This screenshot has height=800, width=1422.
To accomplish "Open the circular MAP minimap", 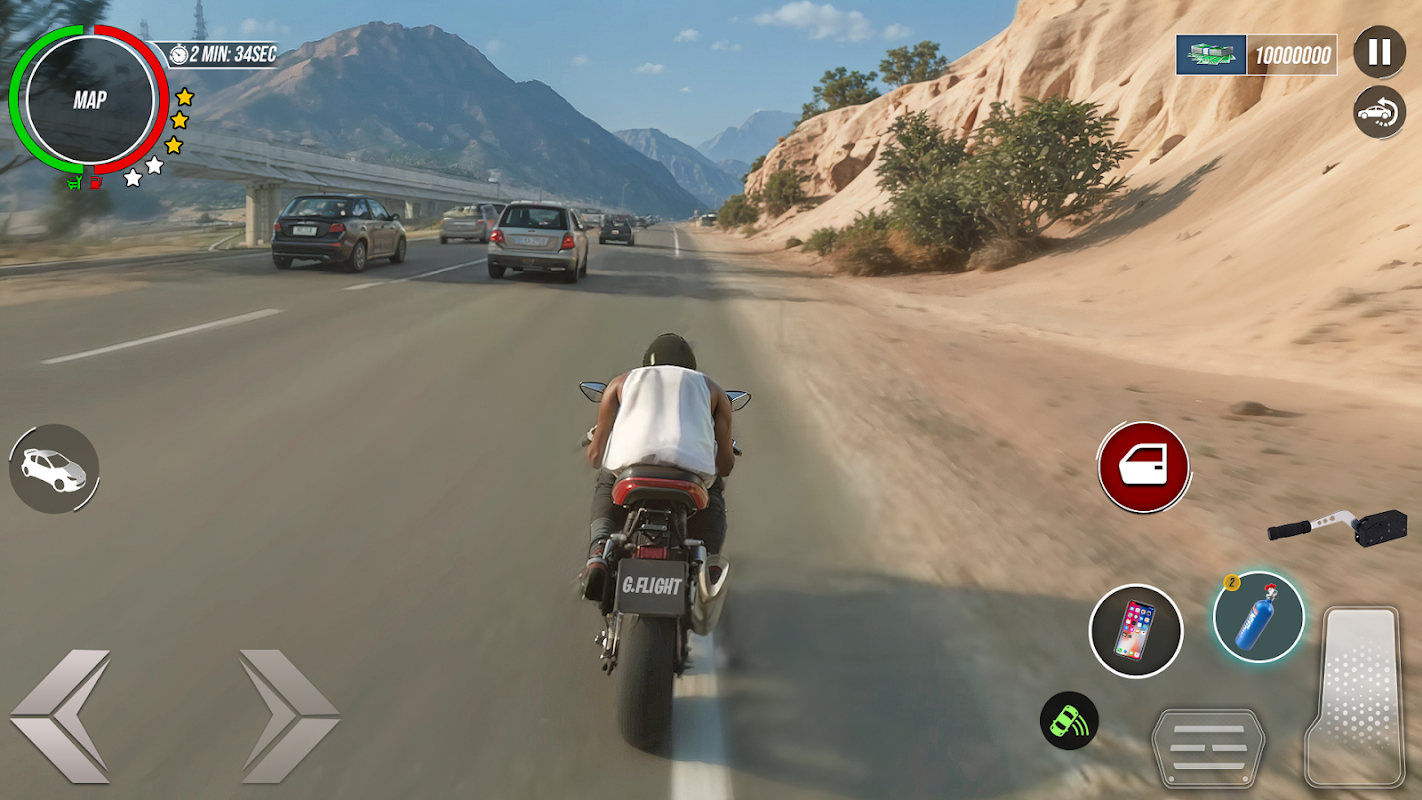I will (90, 100).
